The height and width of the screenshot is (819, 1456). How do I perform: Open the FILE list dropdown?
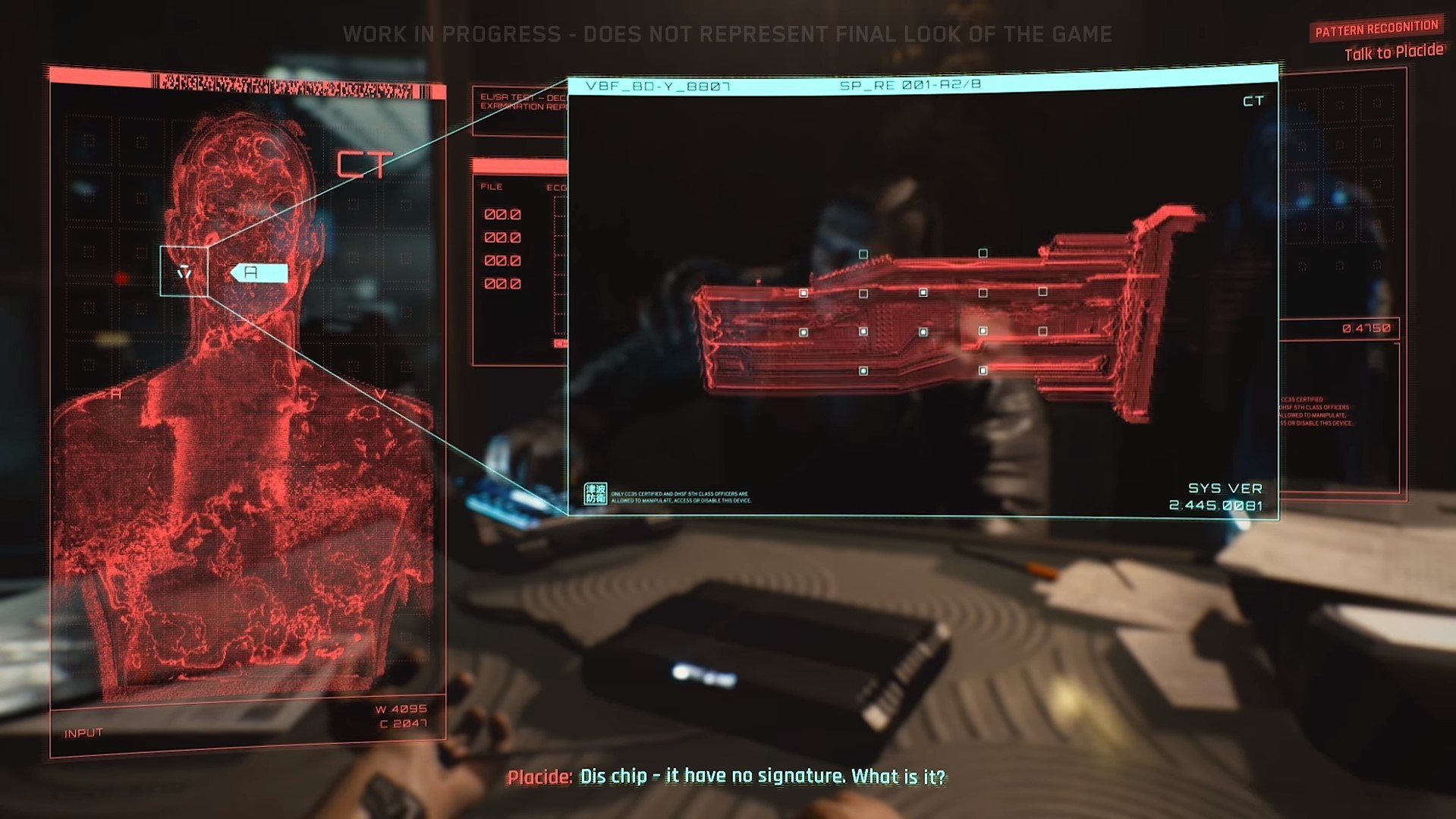click(492, 186)
